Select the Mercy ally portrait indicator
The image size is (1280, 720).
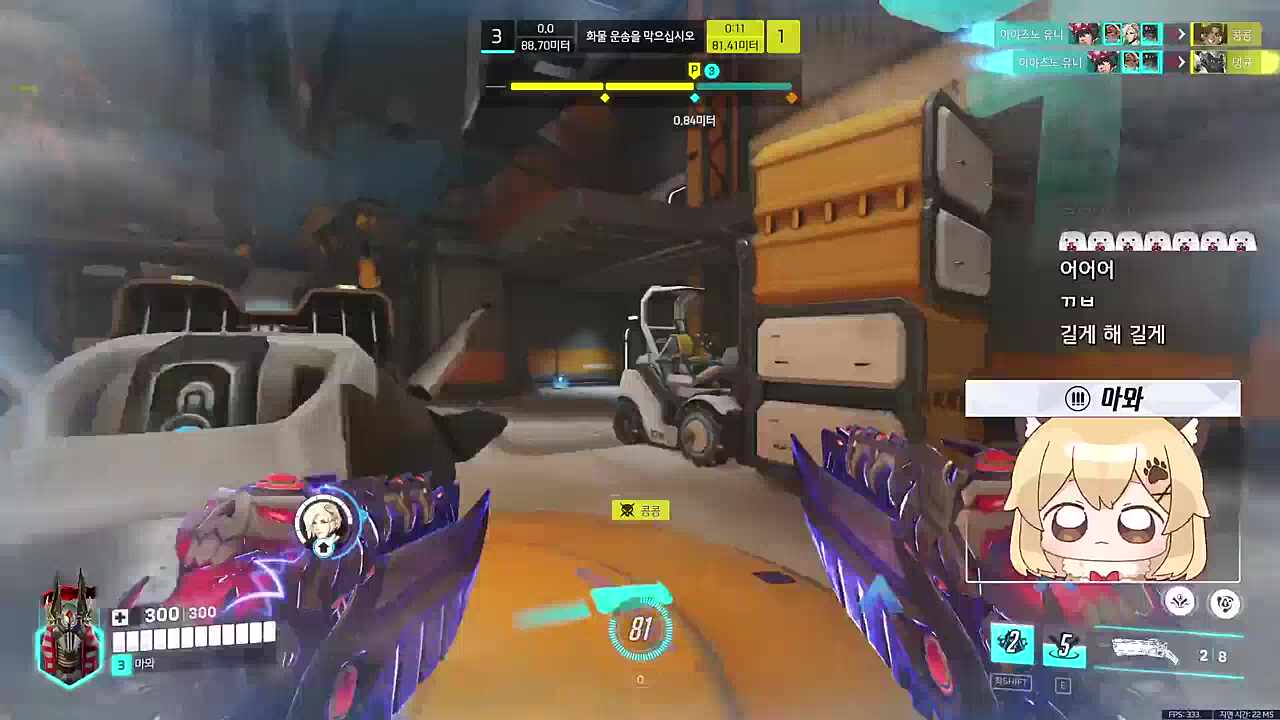pyautogui.click(x=325, y=522)
